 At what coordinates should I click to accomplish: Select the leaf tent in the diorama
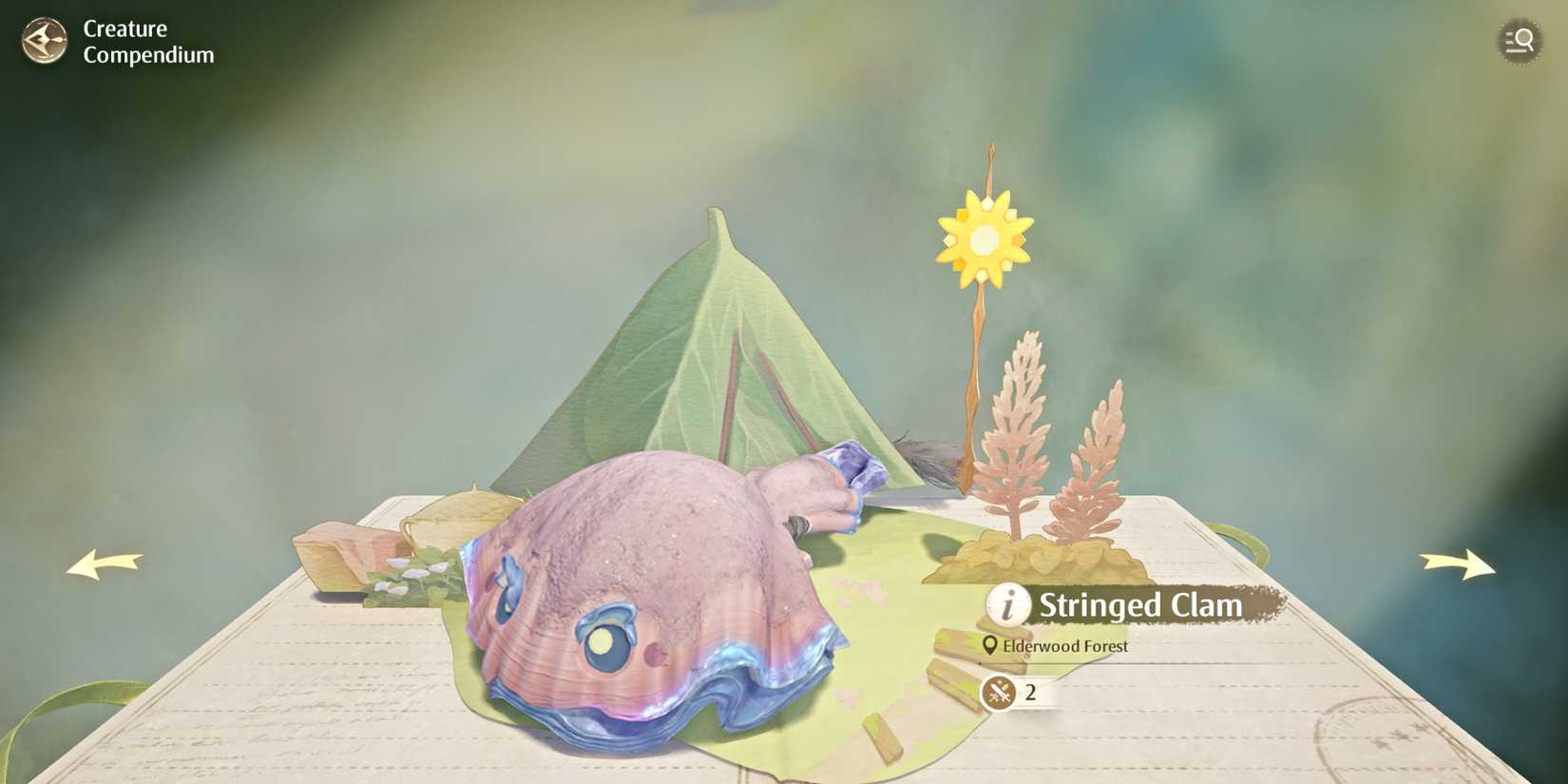(713, 361)
